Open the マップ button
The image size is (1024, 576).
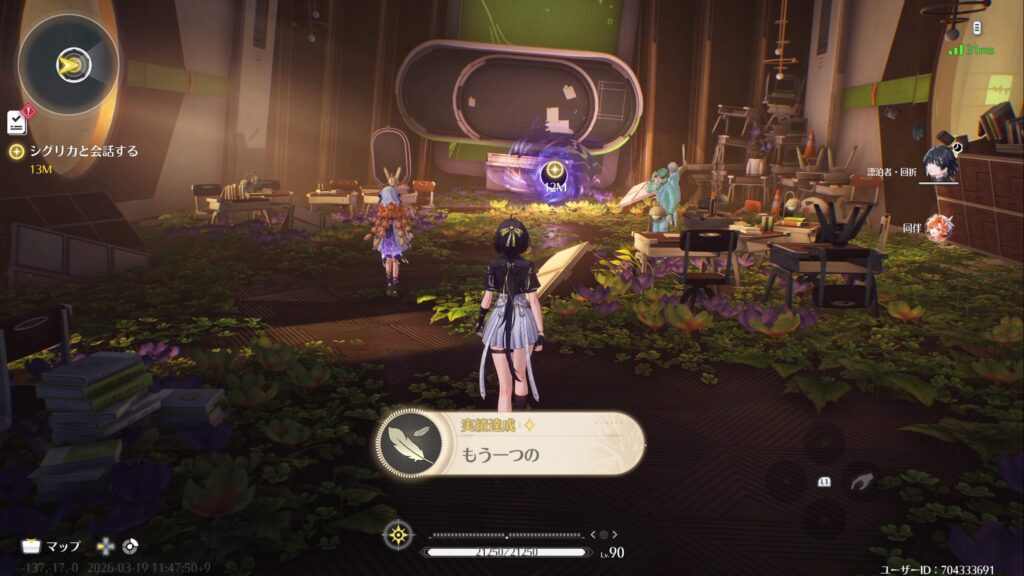pos(53,547)
